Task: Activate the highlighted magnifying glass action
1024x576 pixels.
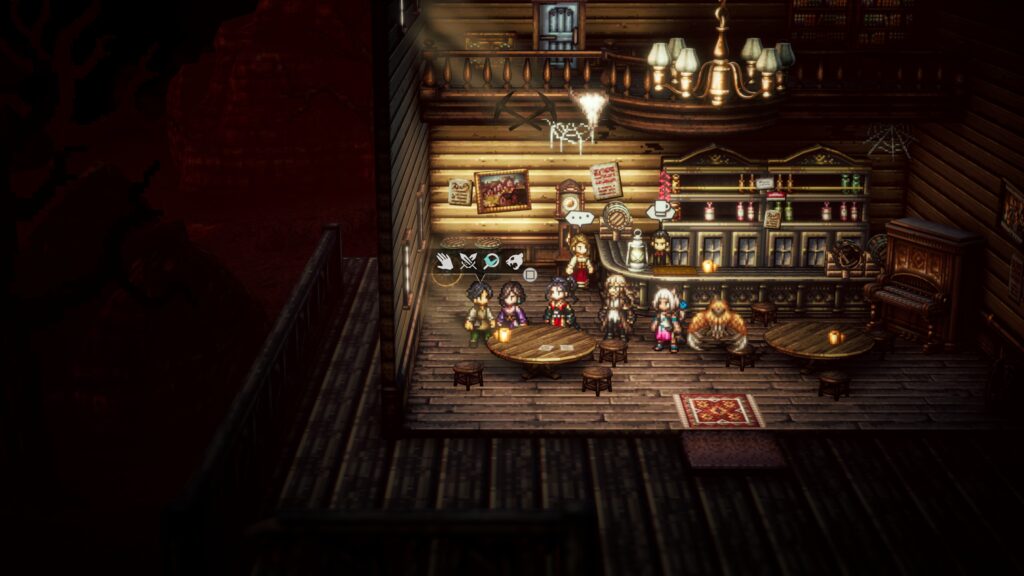Action: pyautogui.click(x=491, y=262)
